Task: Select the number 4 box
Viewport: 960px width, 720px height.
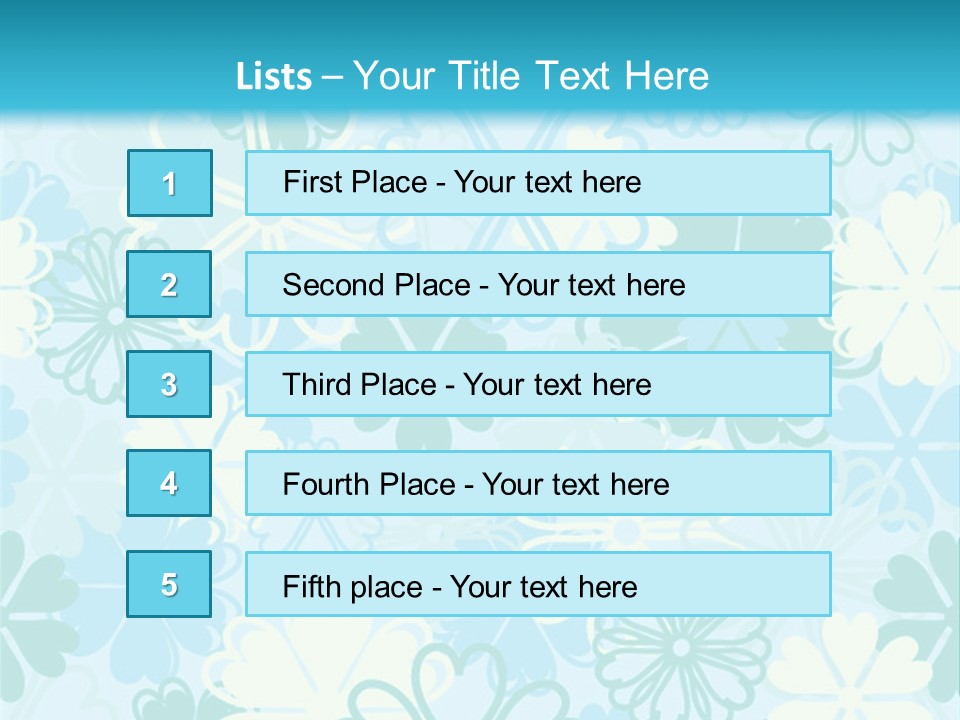Action: (x=169, y=483)
